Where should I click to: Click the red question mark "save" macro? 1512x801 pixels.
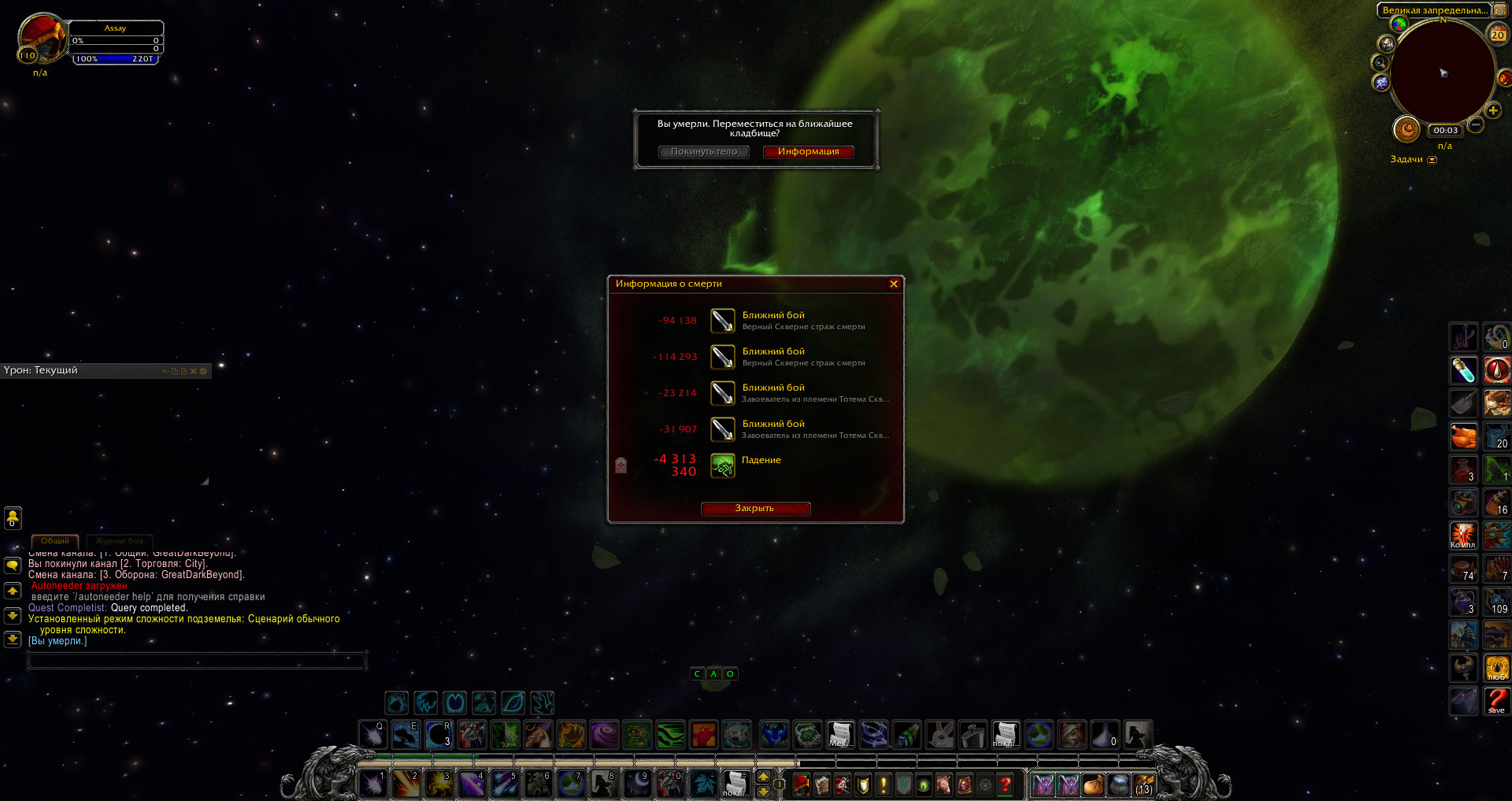click(1496, 700)
